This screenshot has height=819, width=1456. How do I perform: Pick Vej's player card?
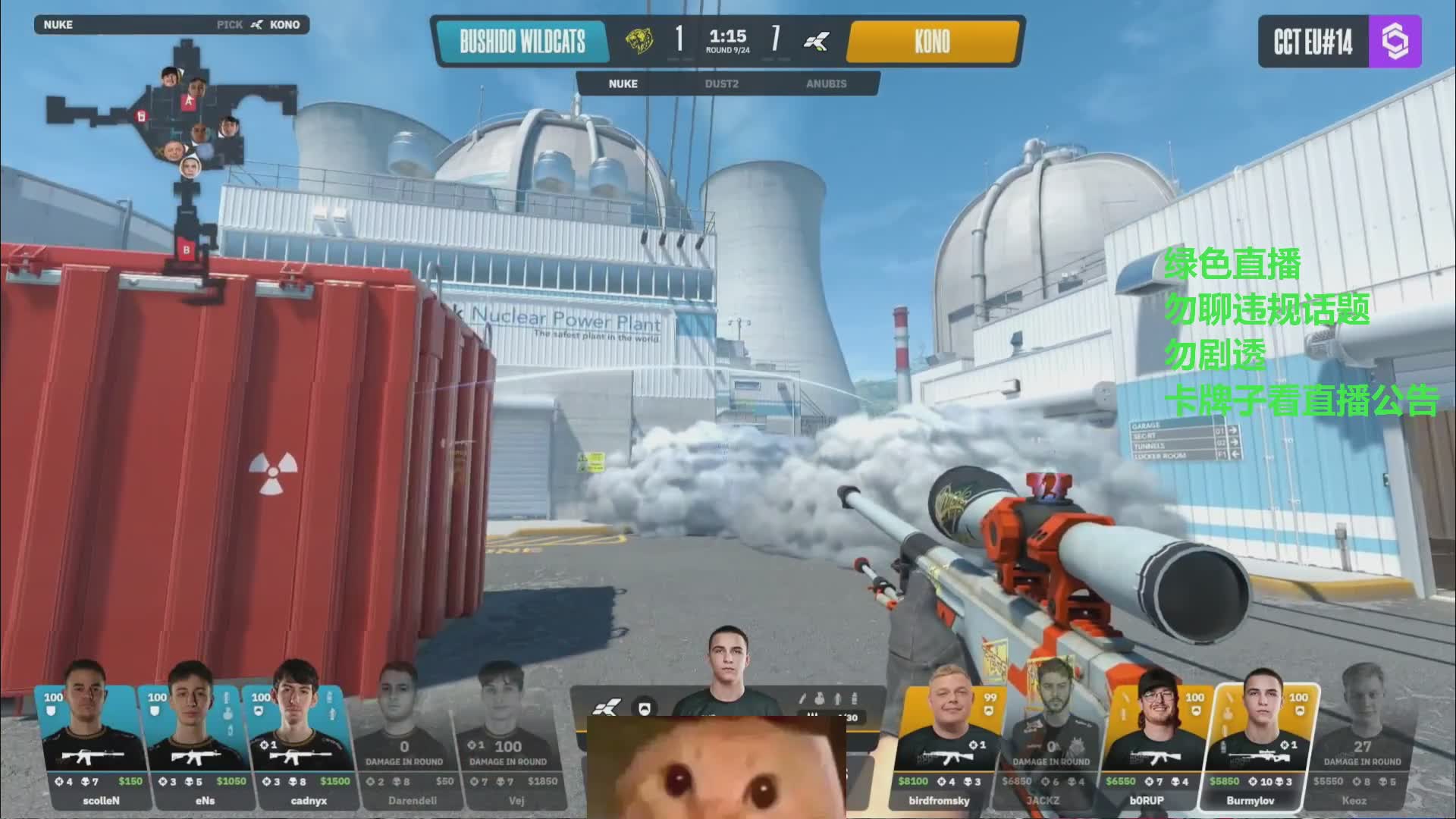point(508,747)
